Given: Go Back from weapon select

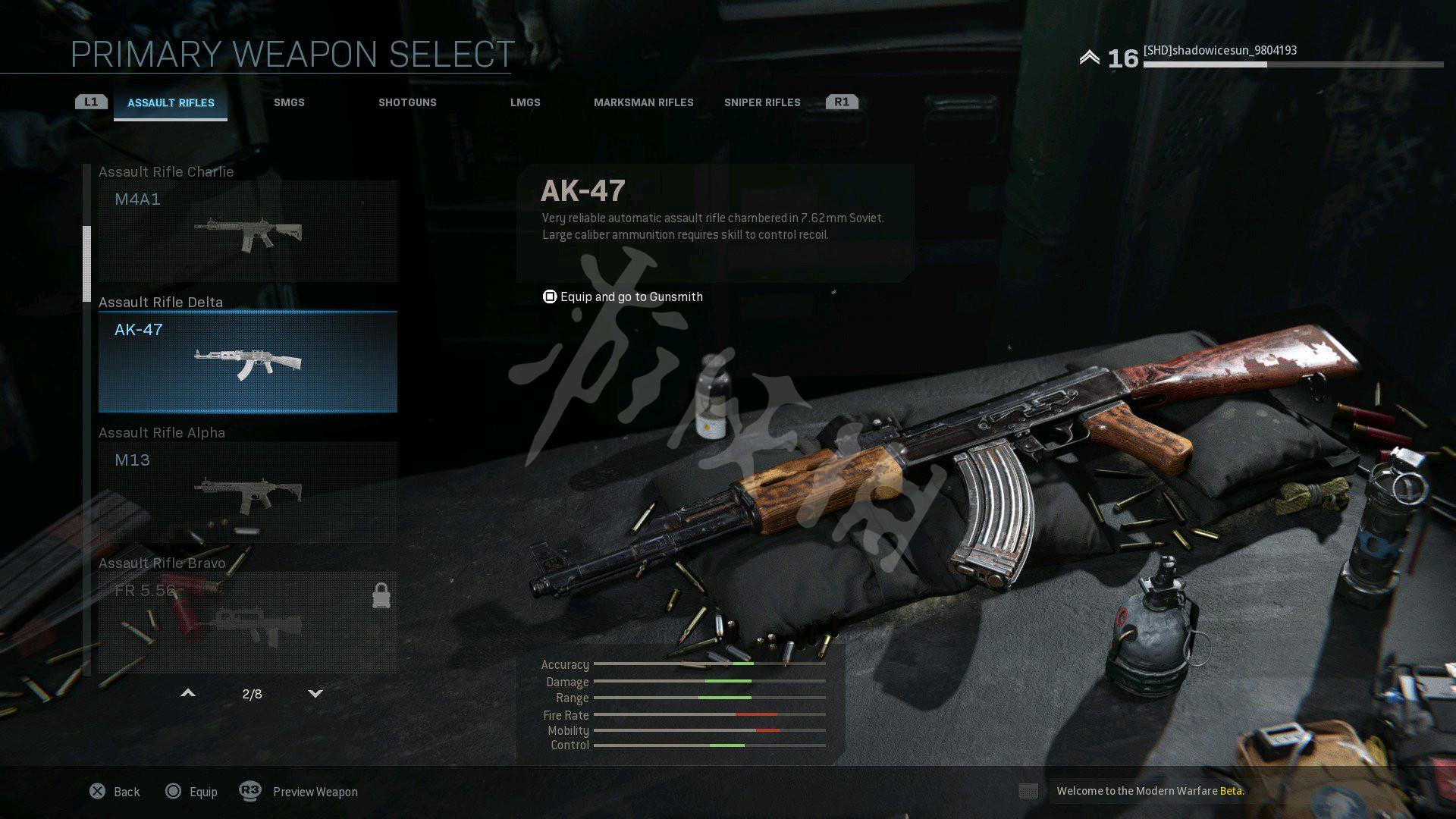Looking at the screenshot, I should [x=115, y=792].
